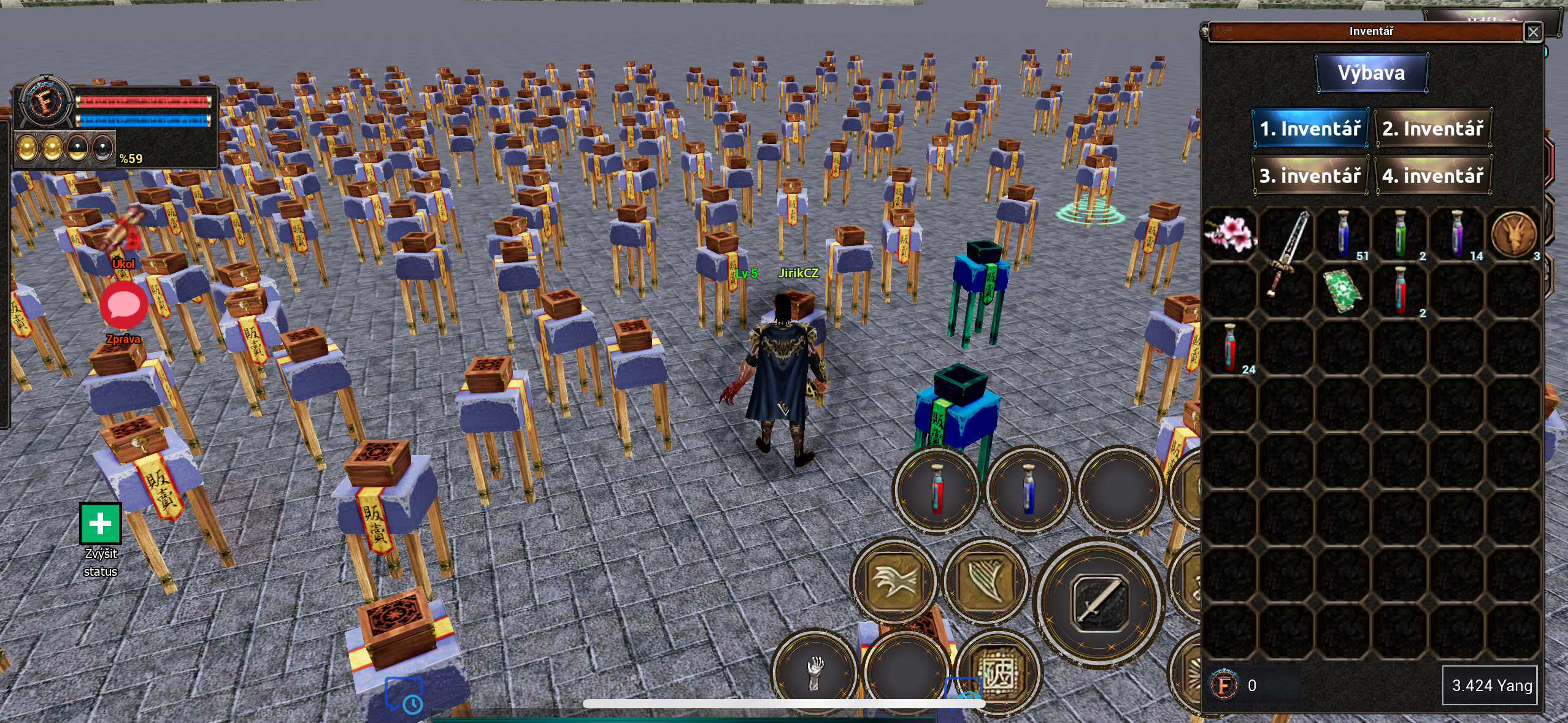This screenshot has height=723, width=1568.
Task: Open the Zpráva message bubble
Action: (124, 305)
